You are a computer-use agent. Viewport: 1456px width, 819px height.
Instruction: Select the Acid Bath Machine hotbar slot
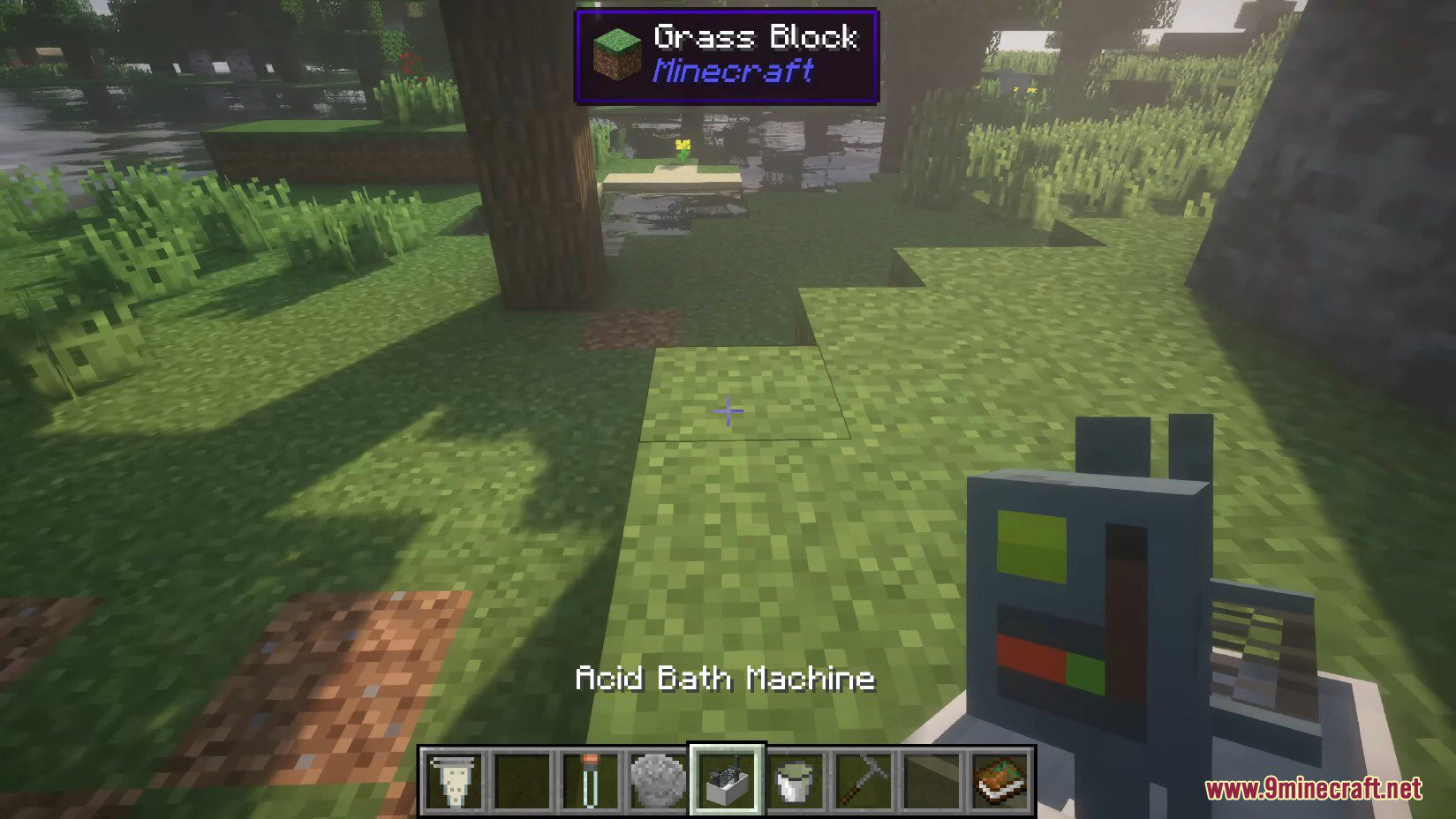tap(727, 780)
